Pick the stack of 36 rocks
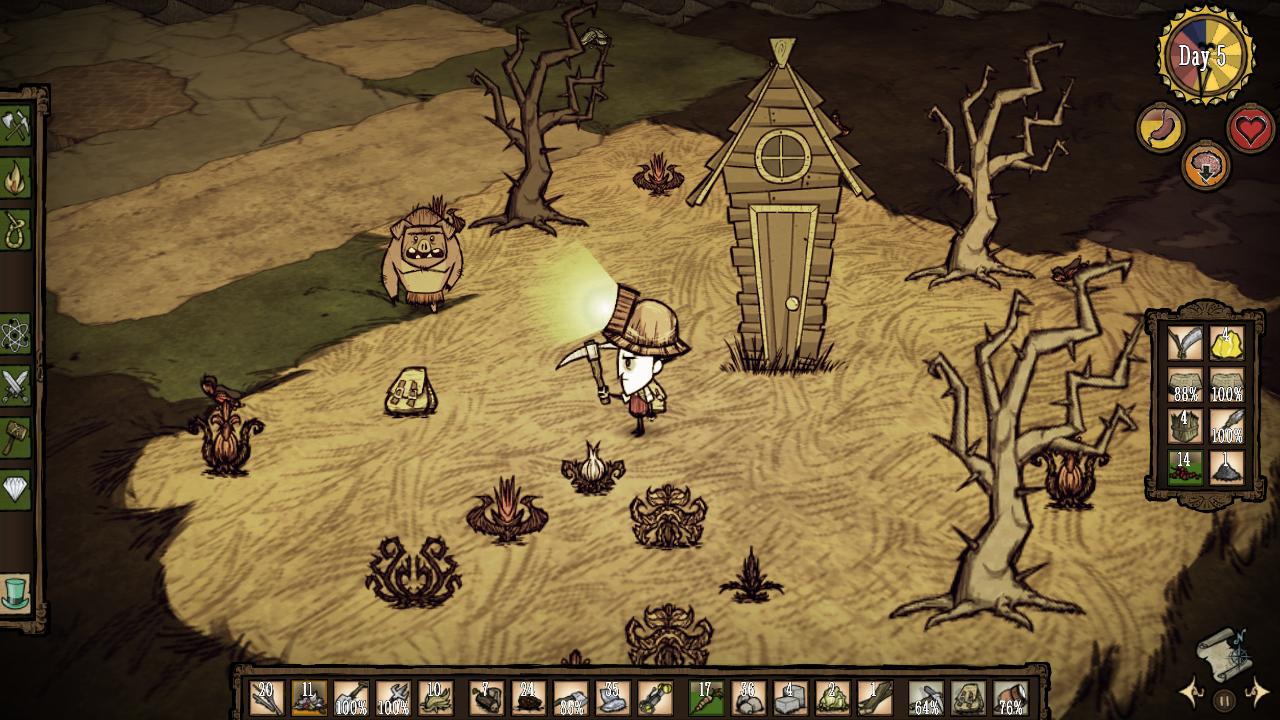 (x=748, y=698)
